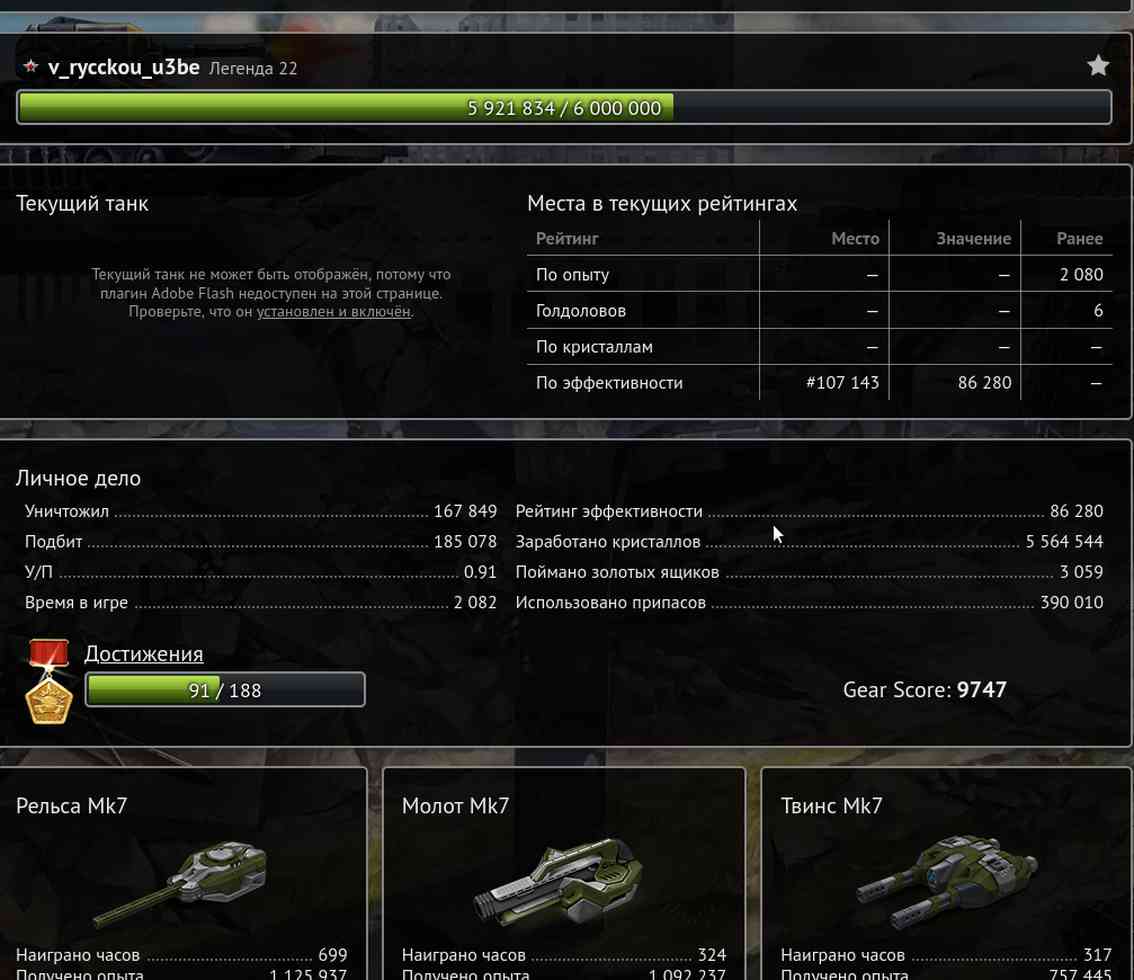The image size is (1134, 980).
Task: Open the Достижения achievements link
Action: [143, 653]
